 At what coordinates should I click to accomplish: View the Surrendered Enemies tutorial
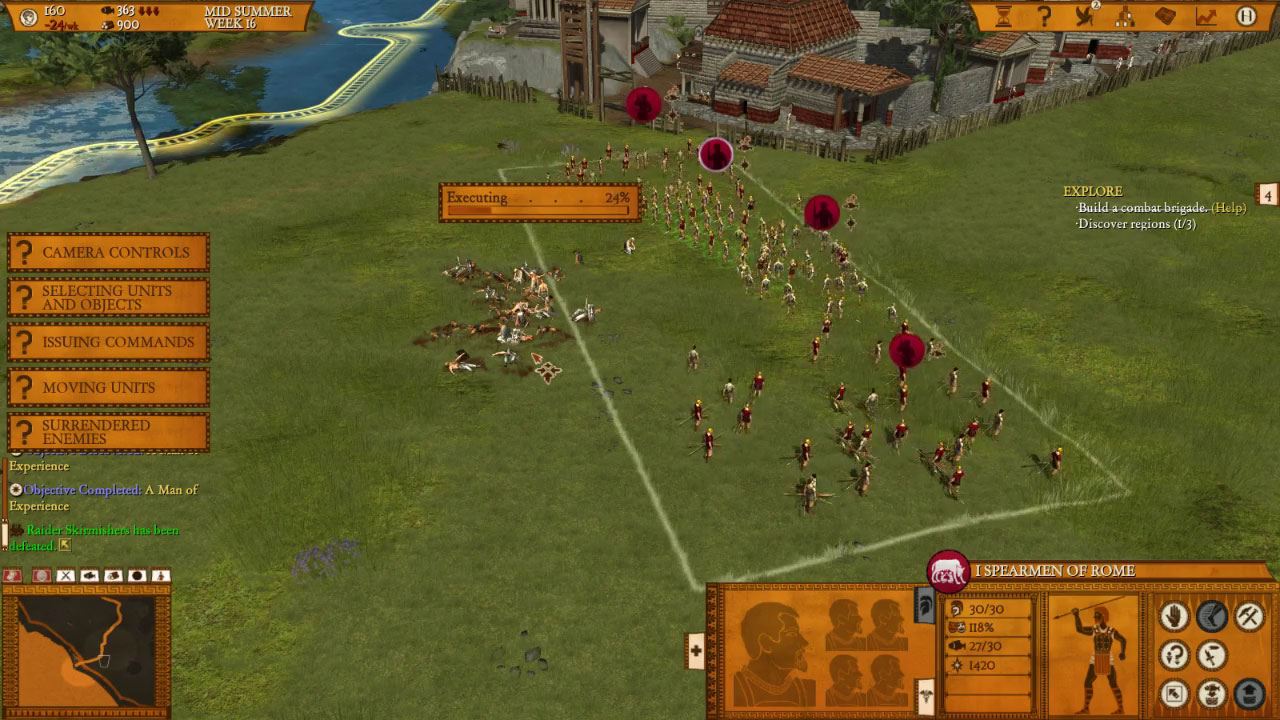(x=108, y=433)
